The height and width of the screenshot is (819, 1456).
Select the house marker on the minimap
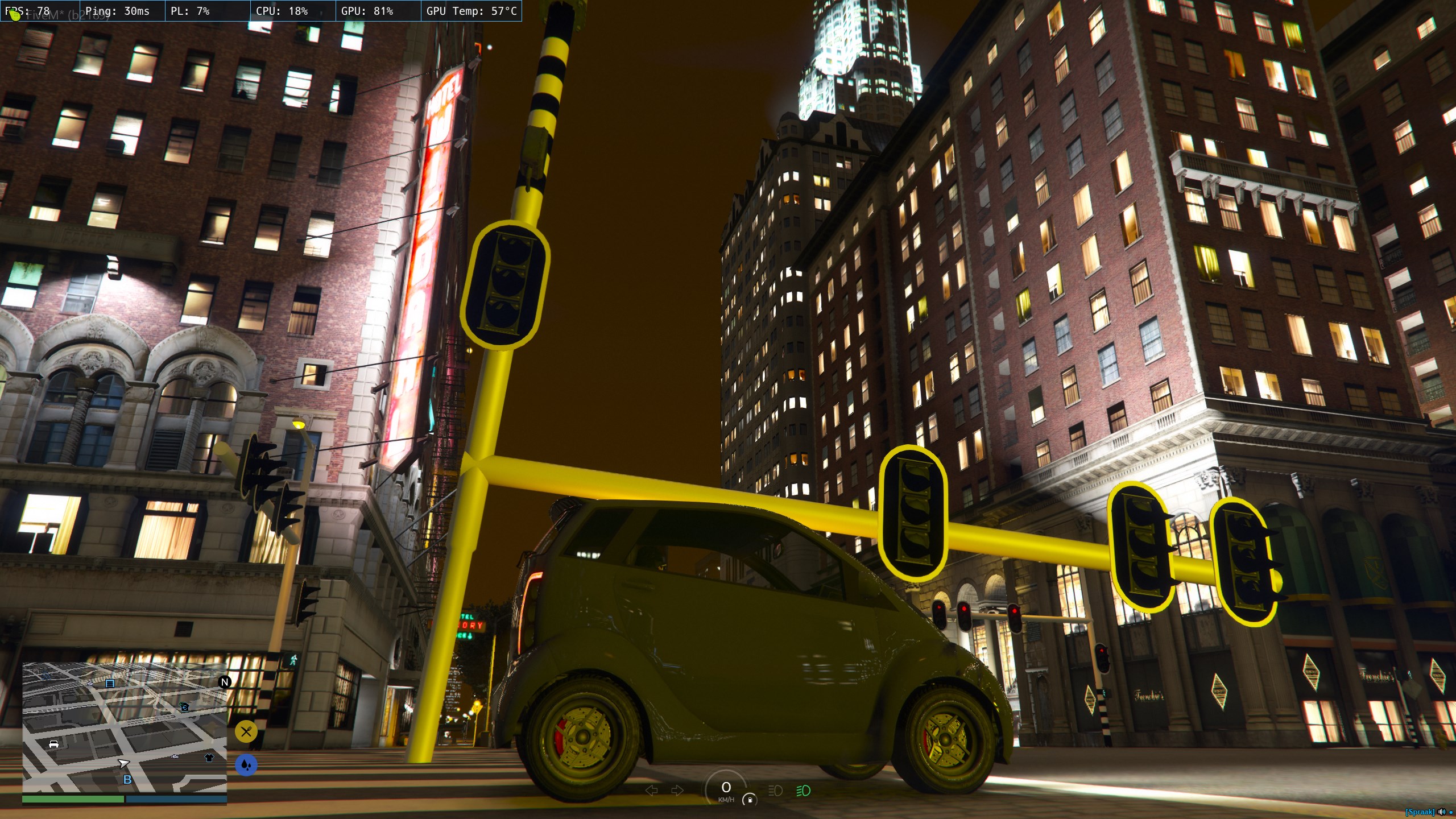185,707
